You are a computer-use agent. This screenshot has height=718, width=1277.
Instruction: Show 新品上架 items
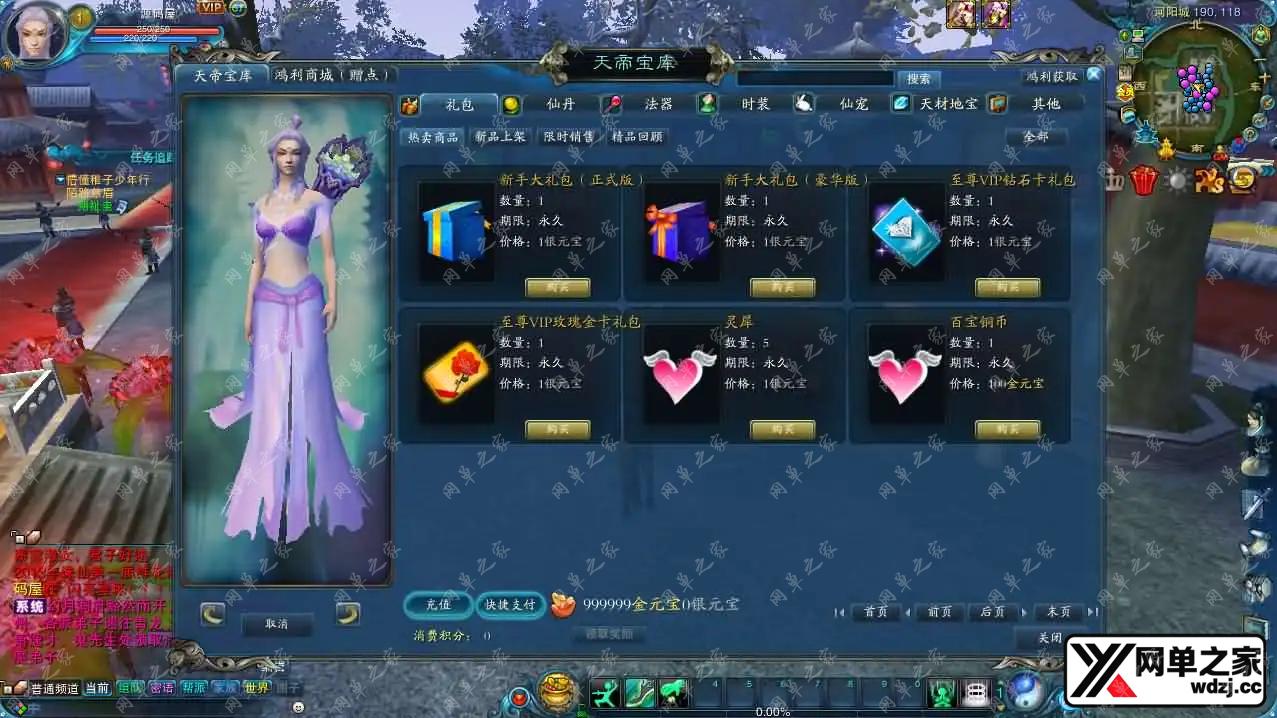pyautogui.click(x=500, y=137)
